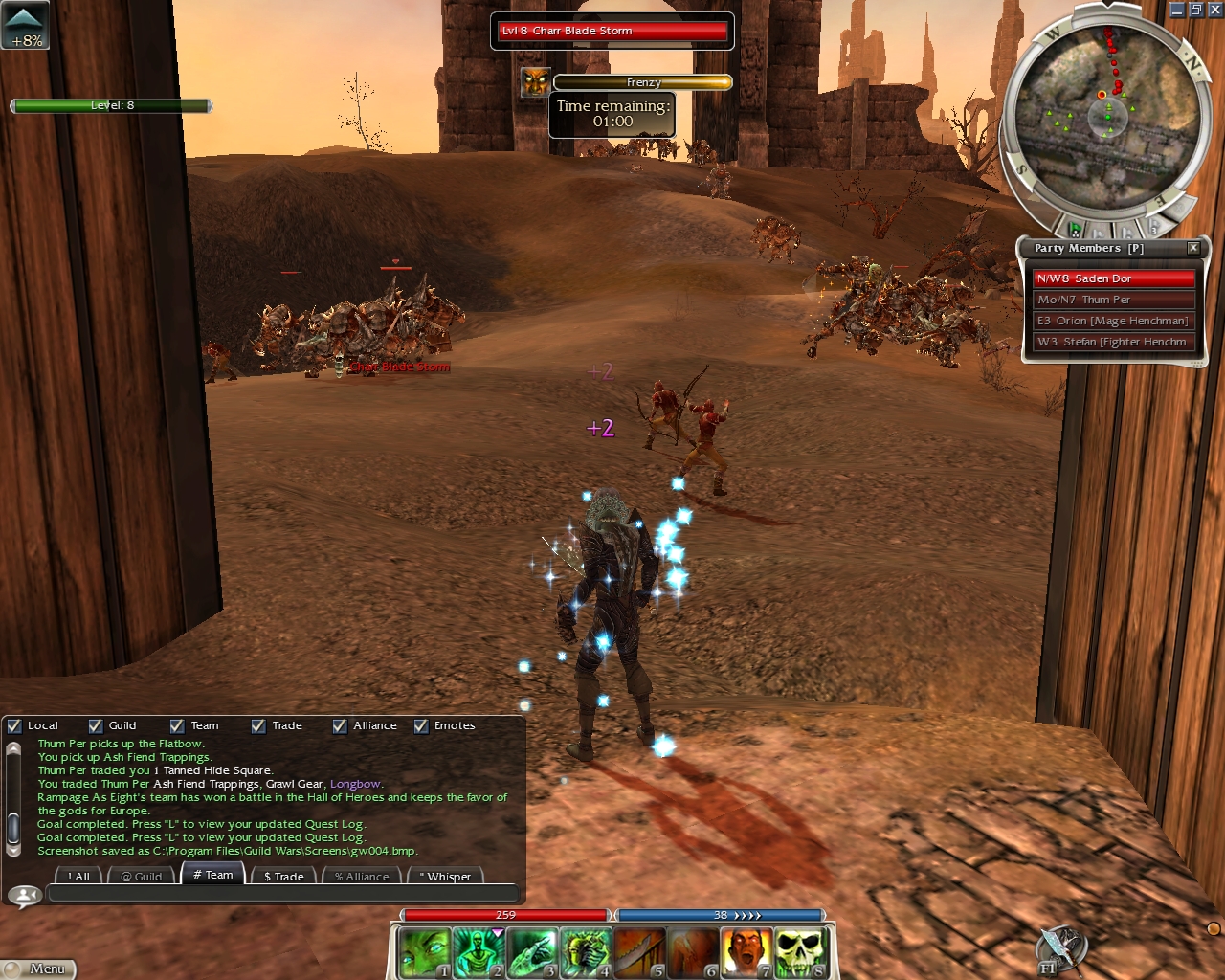Viewport: 1225px width, 980px height.
Task: Toggle the Local chat filter checkbox
Action: point(14,726)
